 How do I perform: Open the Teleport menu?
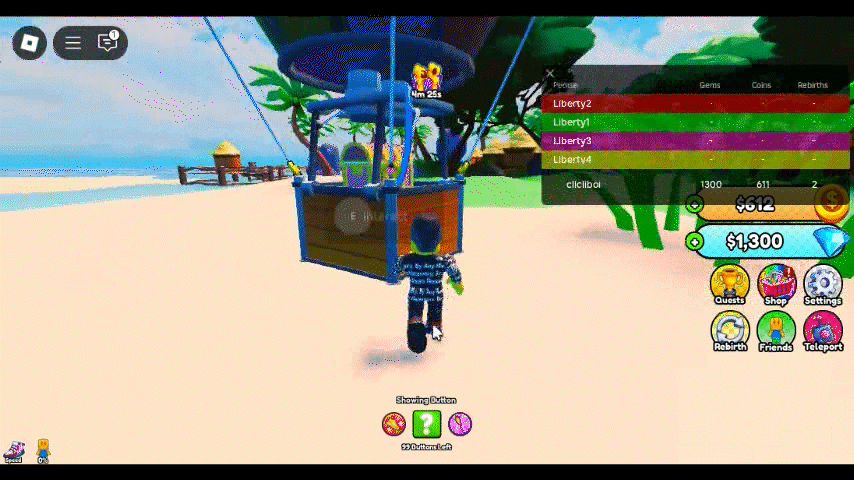click(823, 331)
